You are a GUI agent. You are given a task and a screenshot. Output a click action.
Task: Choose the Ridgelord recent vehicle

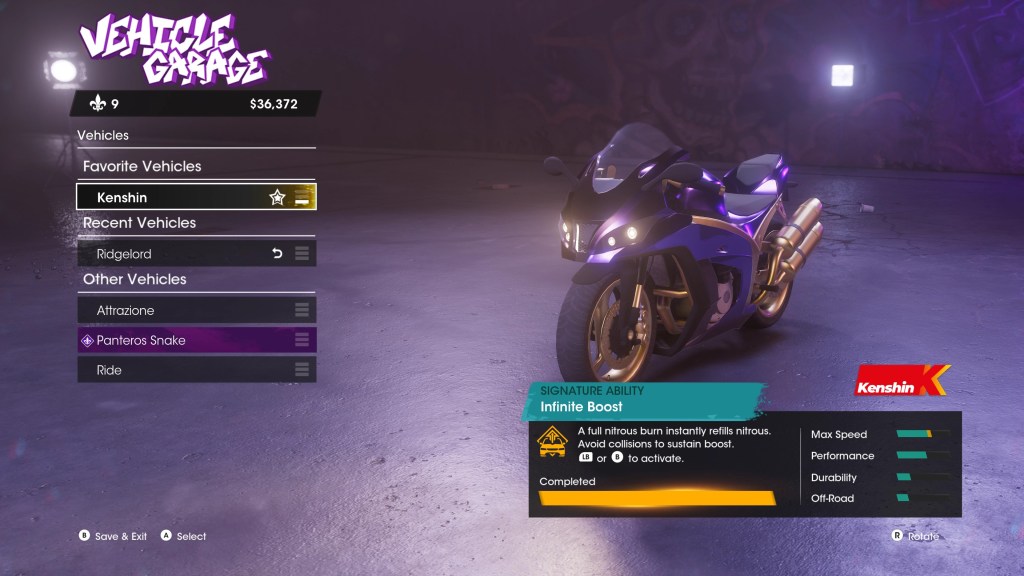coord(180,254)
